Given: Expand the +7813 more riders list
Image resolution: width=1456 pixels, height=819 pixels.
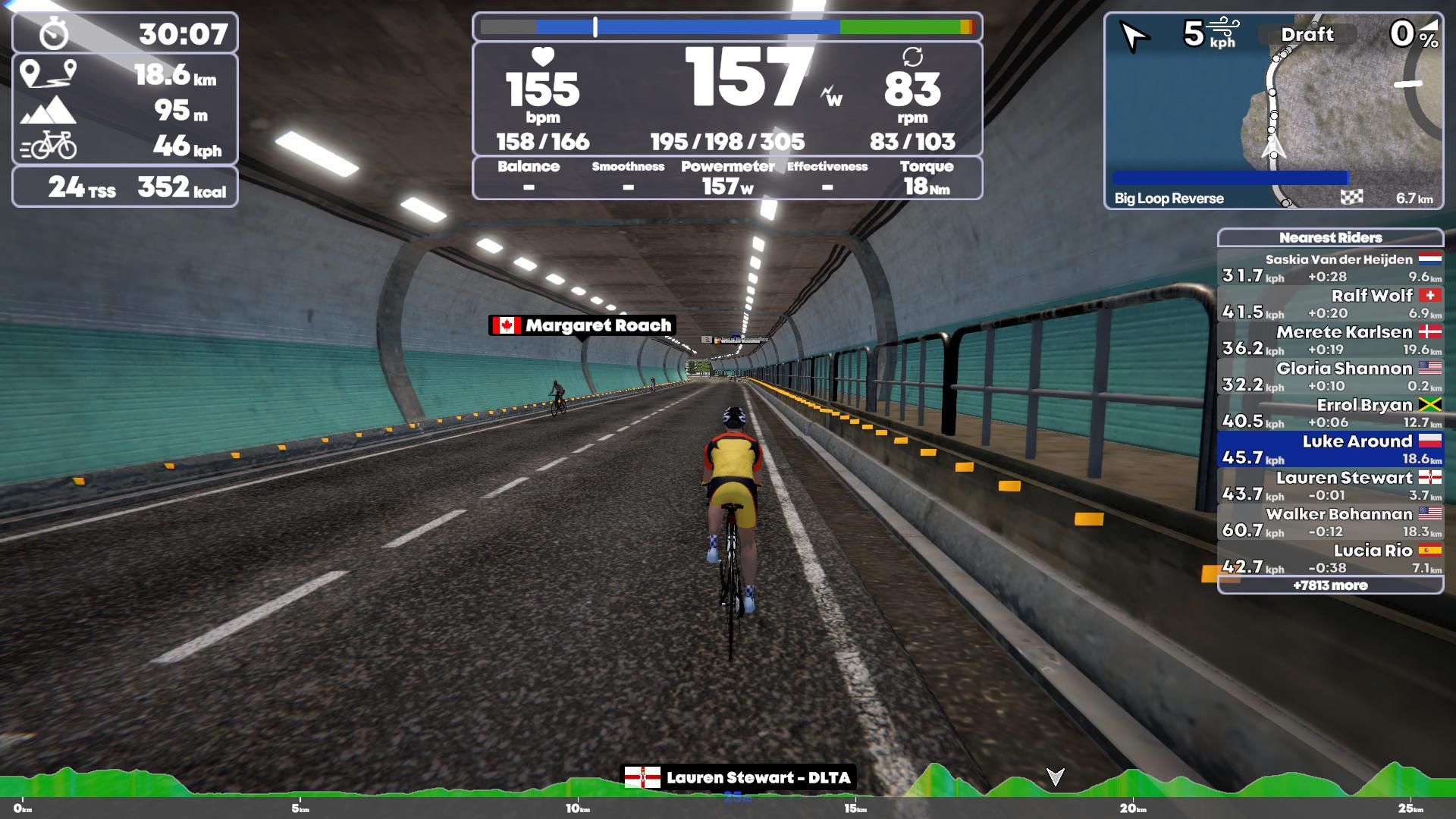Looking at the screenshot, I should point(1332,585).
